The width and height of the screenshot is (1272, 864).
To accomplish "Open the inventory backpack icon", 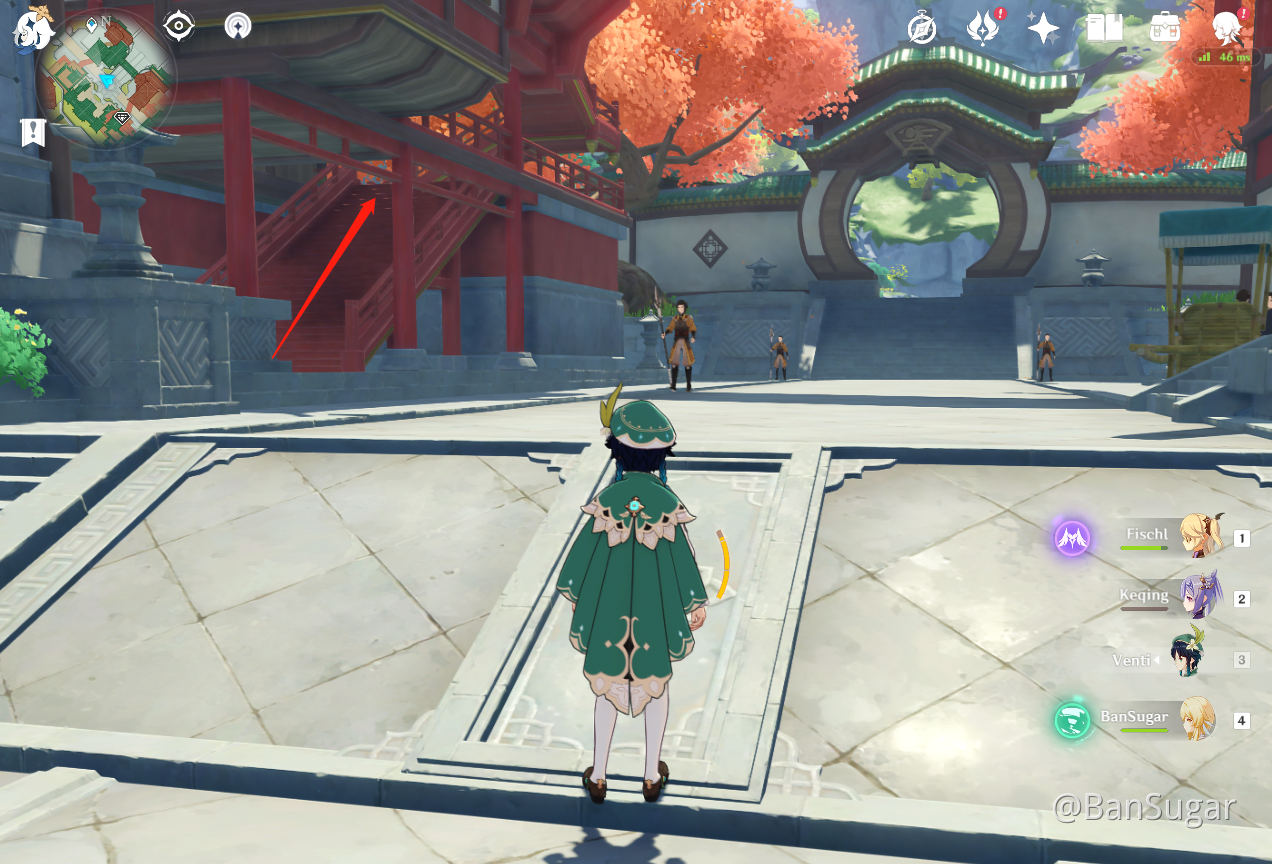I will (x=1165, y=28).
